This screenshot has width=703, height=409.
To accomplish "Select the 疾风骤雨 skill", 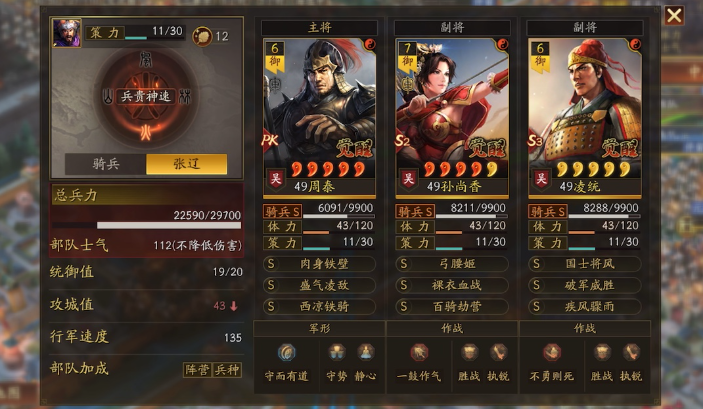I will click(585, 306).
